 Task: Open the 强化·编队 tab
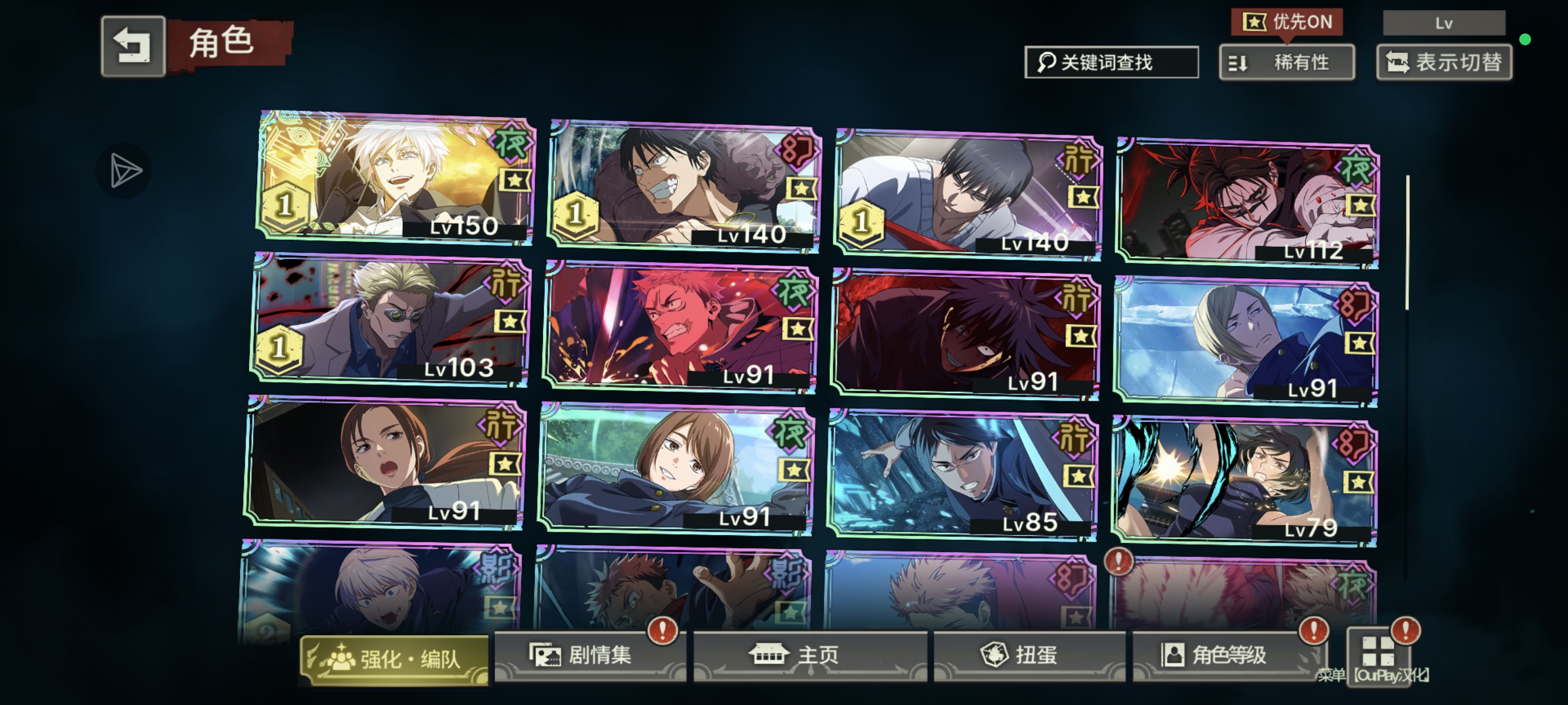click(395, 659)
